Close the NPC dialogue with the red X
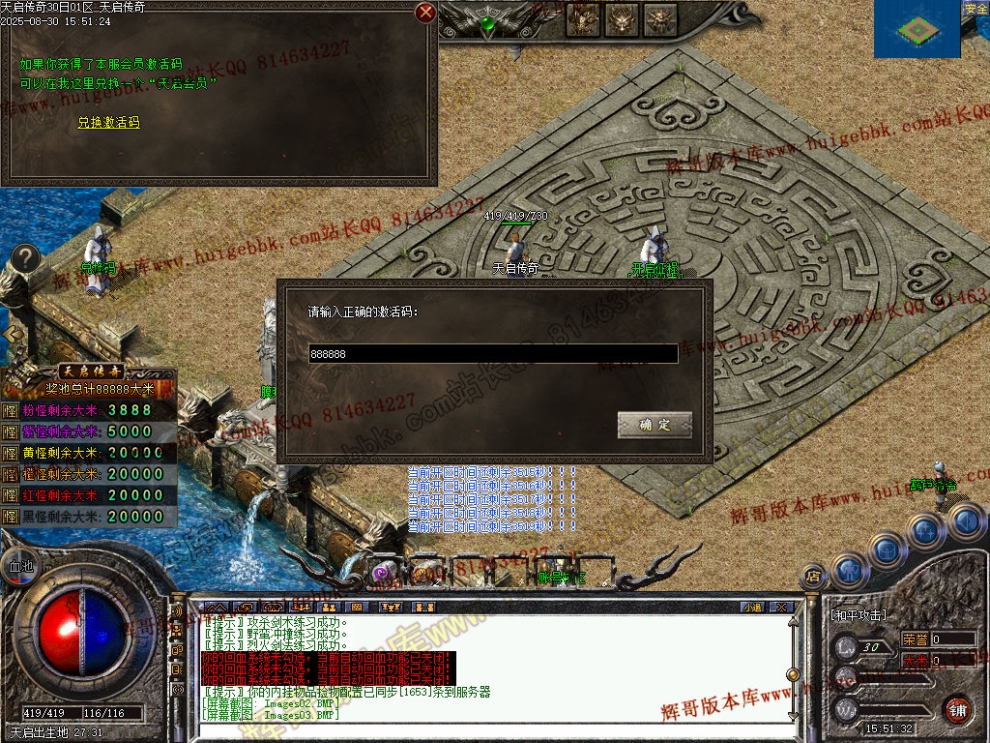Screen dimensions: 990x743 coord(426,12)
